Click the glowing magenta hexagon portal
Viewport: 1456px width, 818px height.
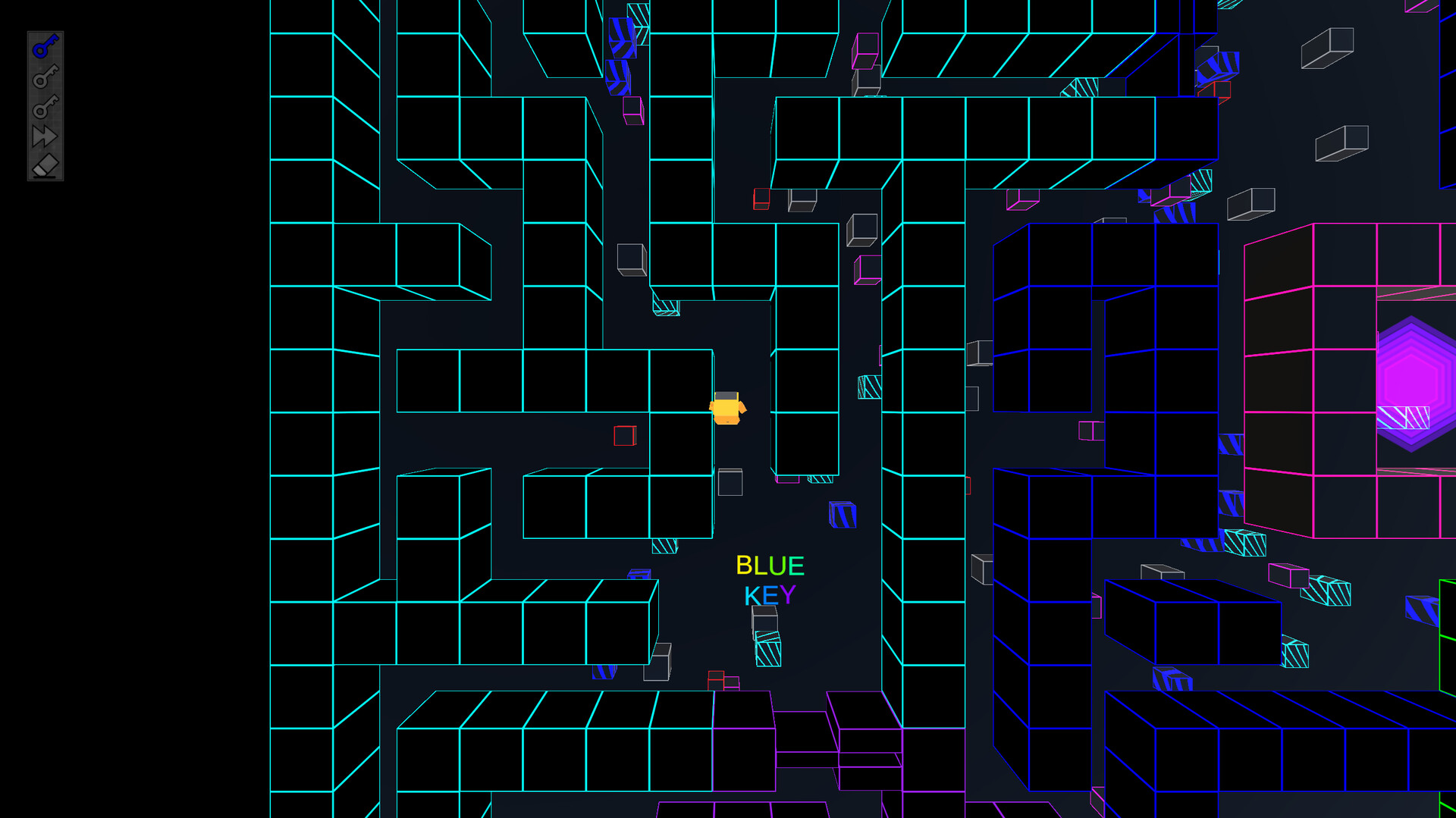pos(1413,379)
